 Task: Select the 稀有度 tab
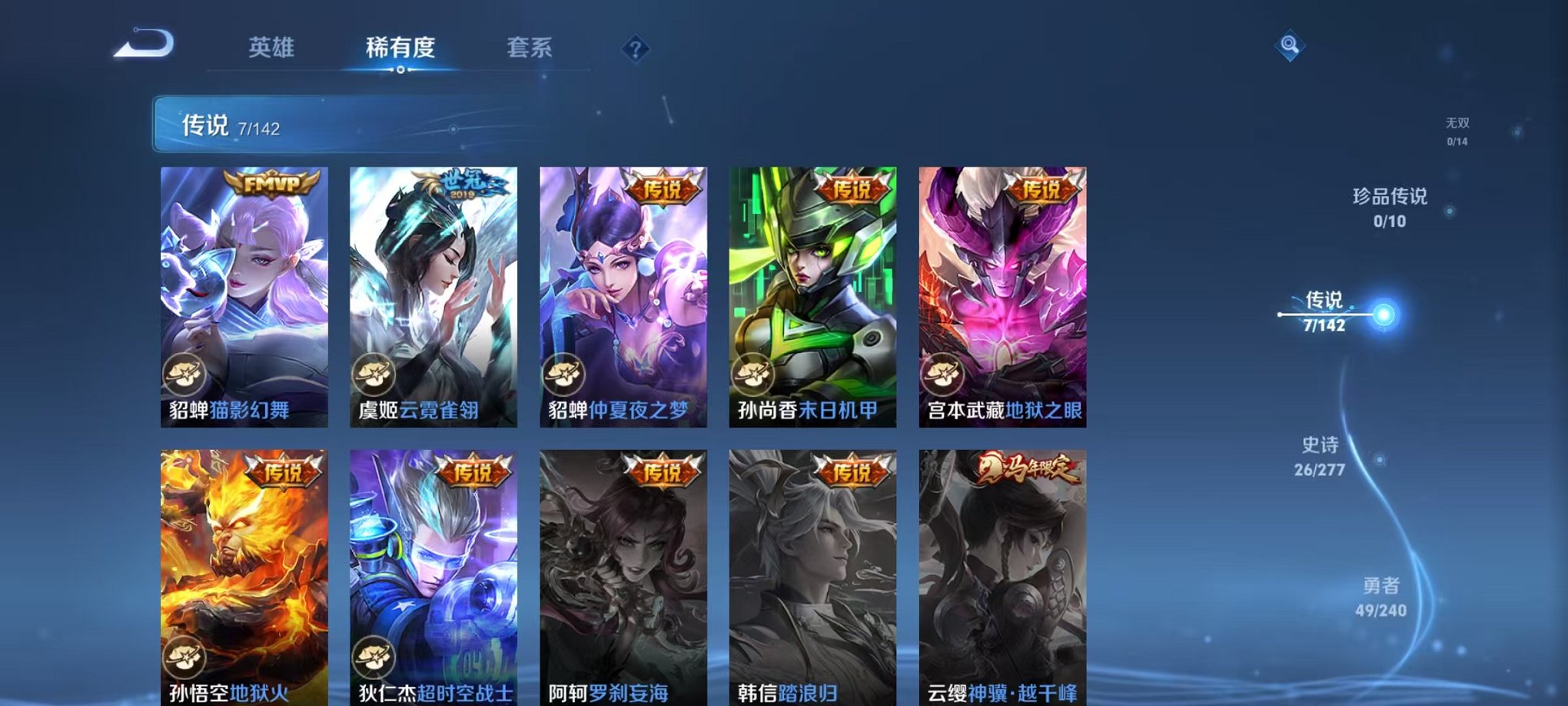coord(401,46)
